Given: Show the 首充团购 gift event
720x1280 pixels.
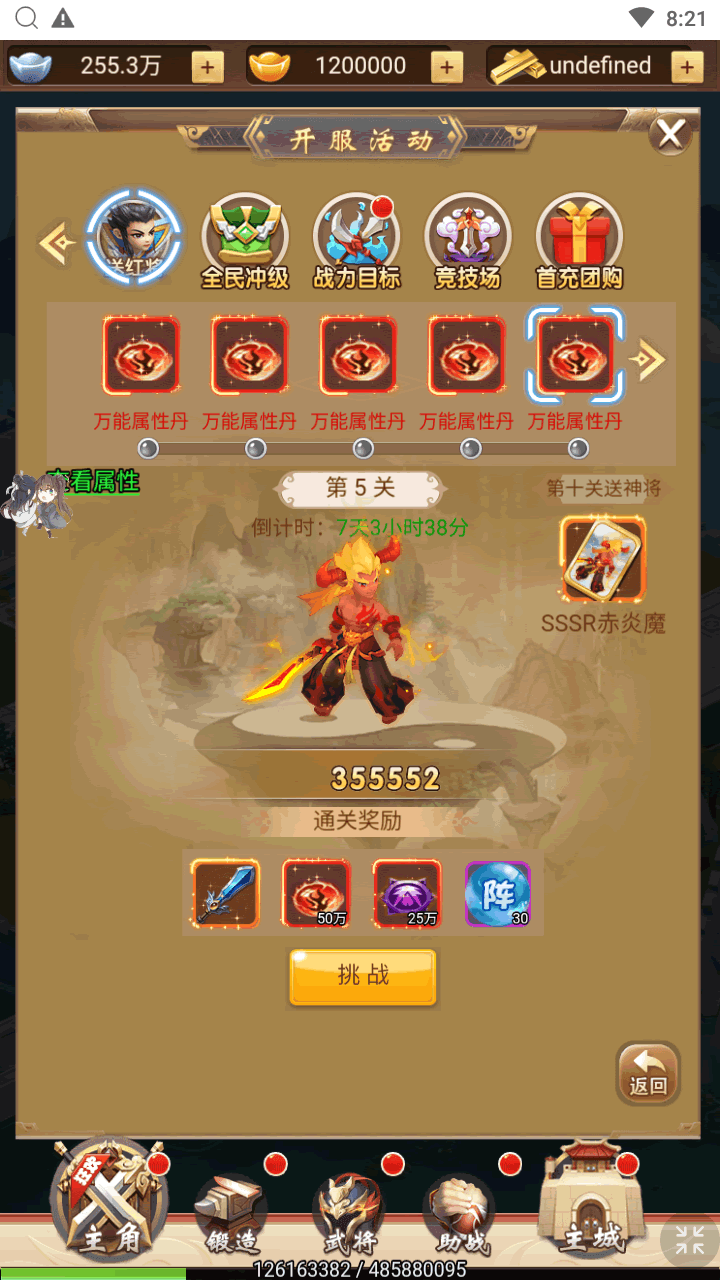Looking at the screenshot, I should tap(579, 242).
